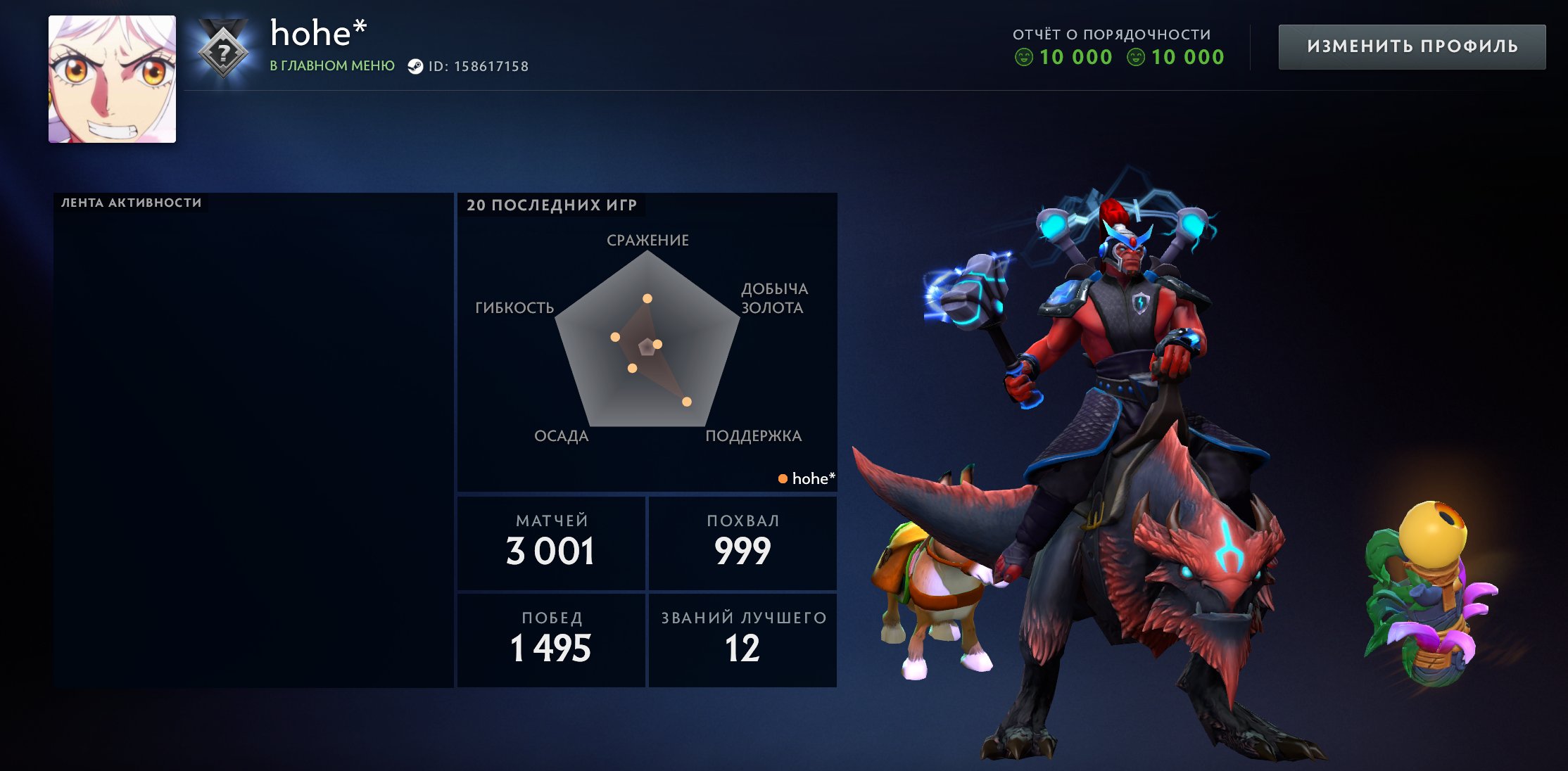Select the ЛЕНТА АКТИВНОСТИ panel header

(x=130, y=200)
